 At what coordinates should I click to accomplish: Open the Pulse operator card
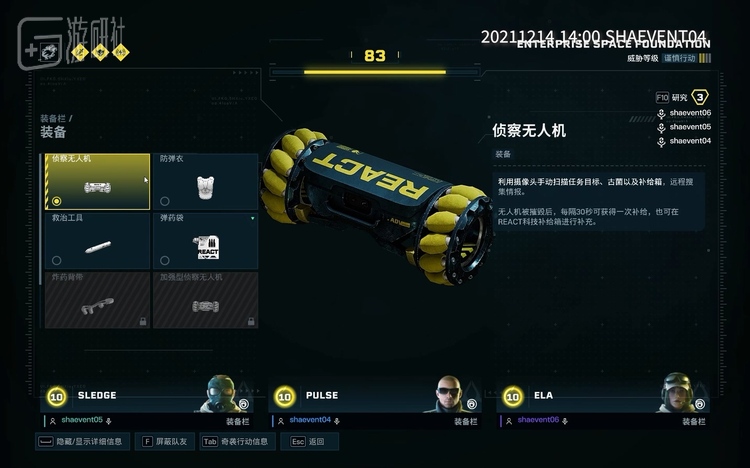click(373, 395)
